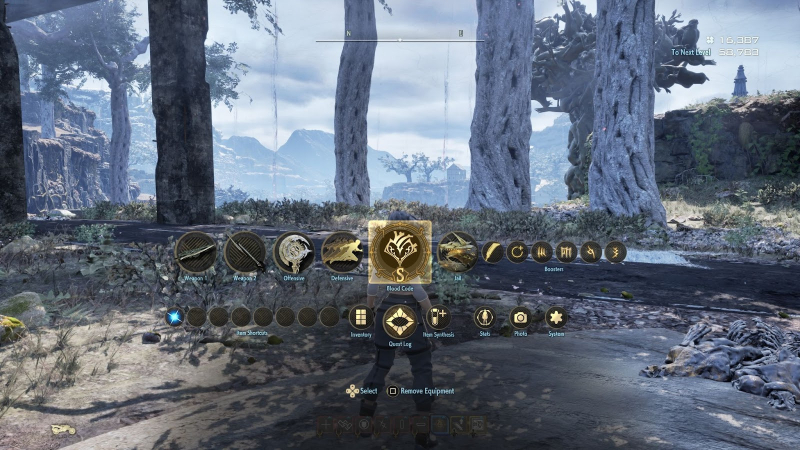The width and height of the screenshot is (800, 450).
Task: Select the glowing blue item shortcut
Action: click(x=175, y=317)
